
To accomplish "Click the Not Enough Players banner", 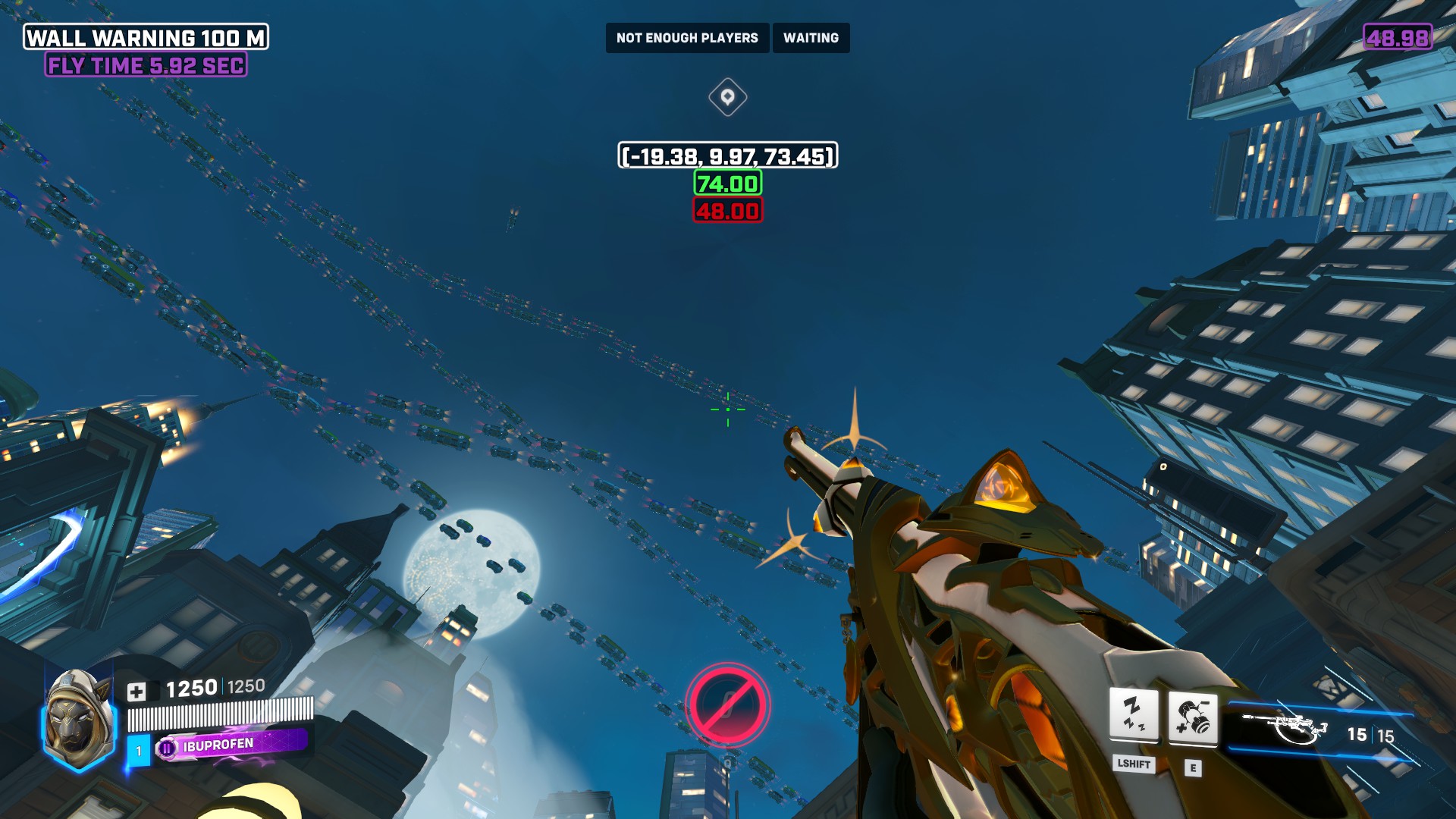I will [687, 38].
